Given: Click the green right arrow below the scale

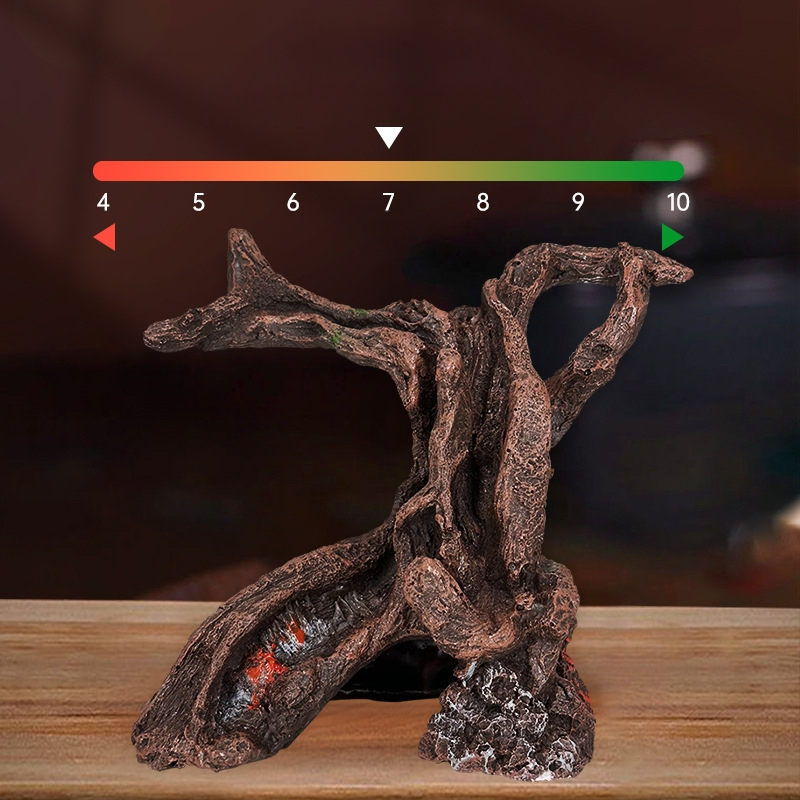Looking at the screenshot, I should tap(672, 237).
